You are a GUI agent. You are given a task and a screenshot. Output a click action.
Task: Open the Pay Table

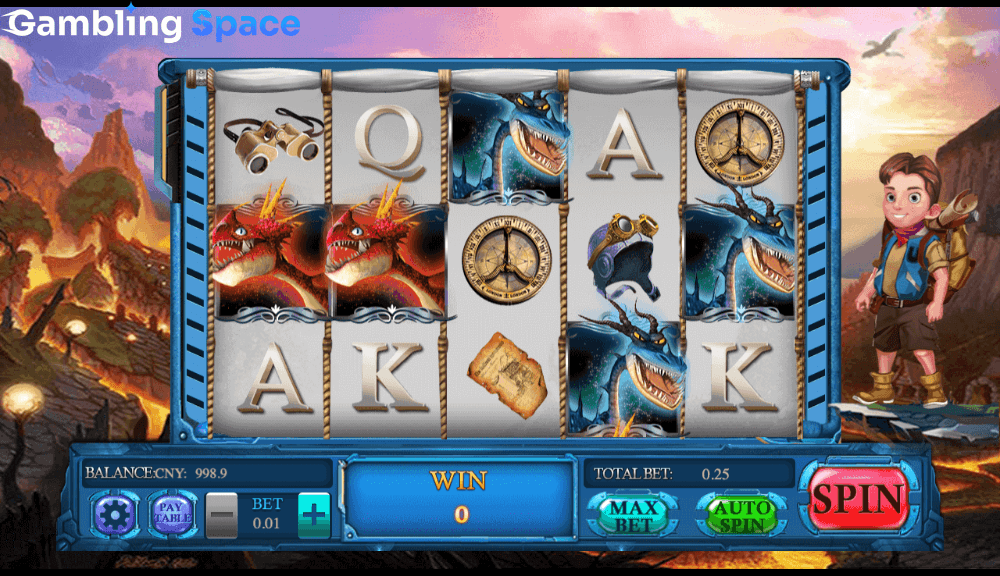171,514
